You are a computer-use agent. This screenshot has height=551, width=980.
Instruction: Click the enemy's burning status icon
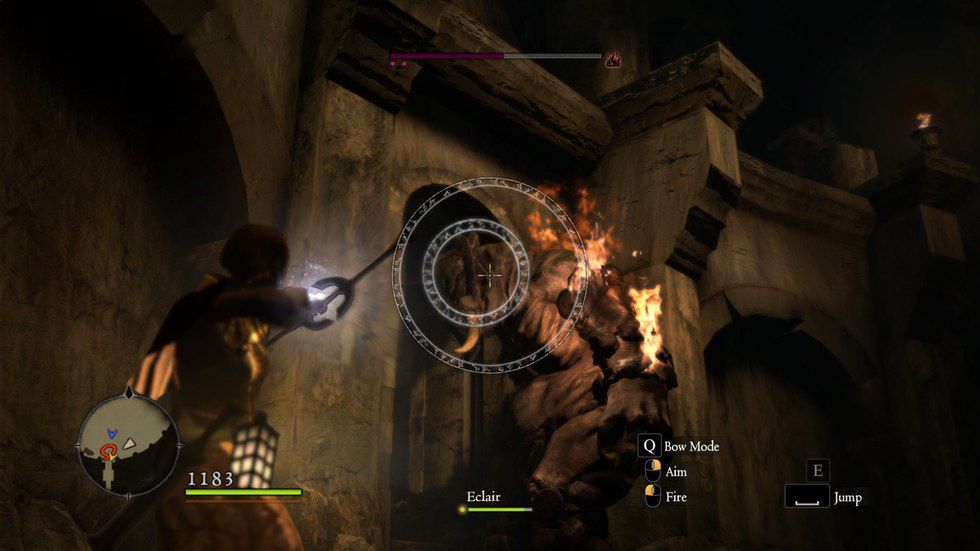tap(612, 60)
